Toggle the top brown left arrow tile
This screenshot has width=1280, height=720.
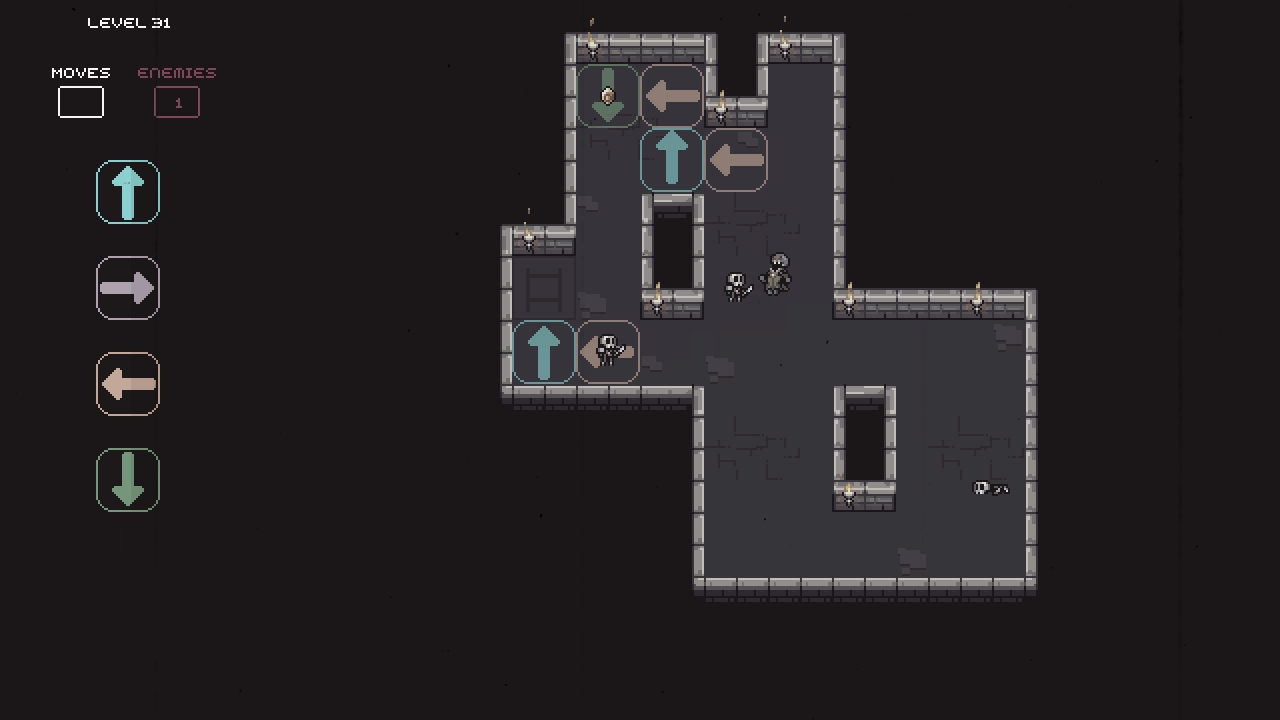coord(671,95)
